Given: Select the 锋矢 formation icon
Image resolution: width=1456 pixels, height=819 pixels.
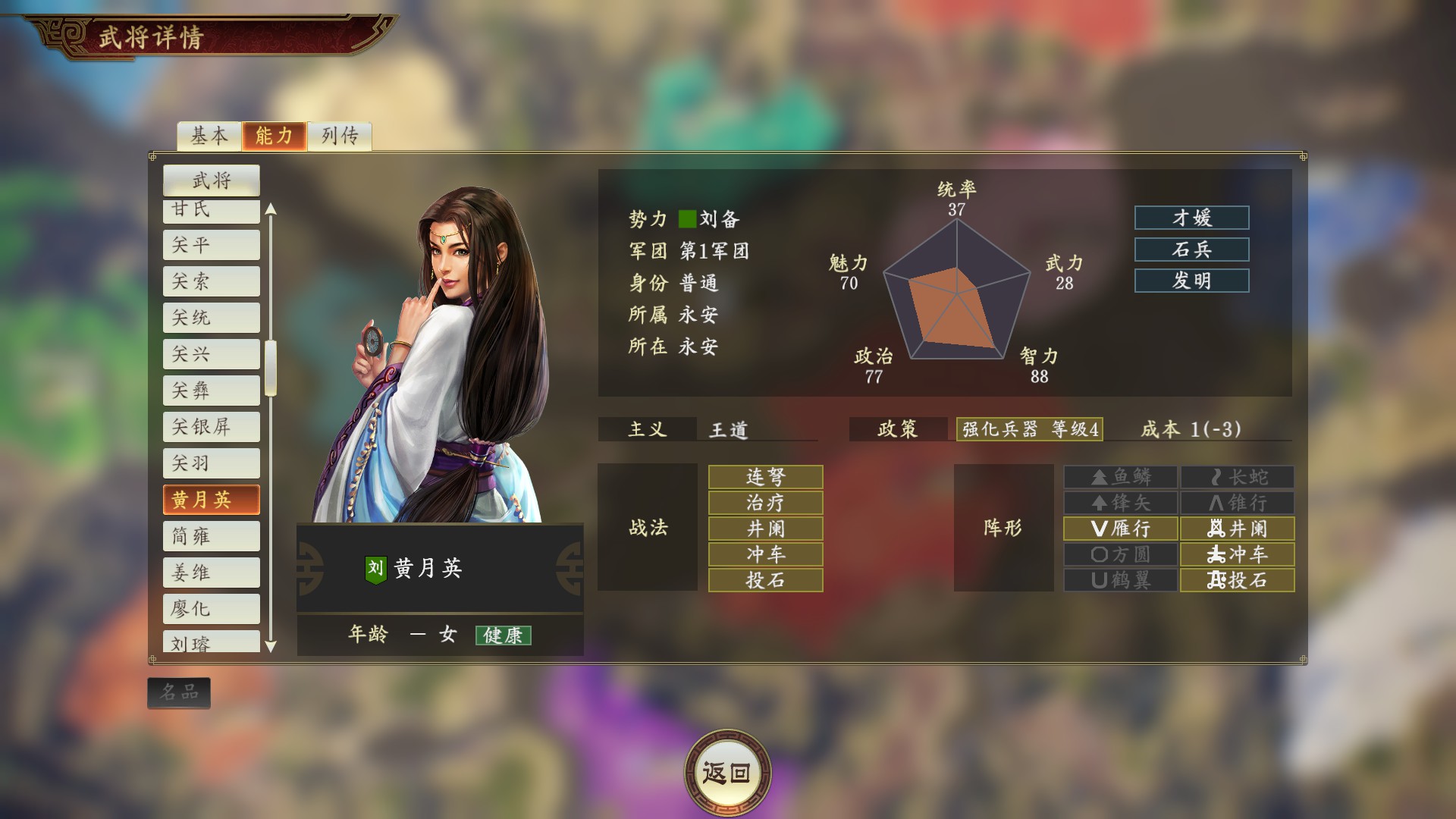Looking at the screenshot, I should (x=1120, y=503).
